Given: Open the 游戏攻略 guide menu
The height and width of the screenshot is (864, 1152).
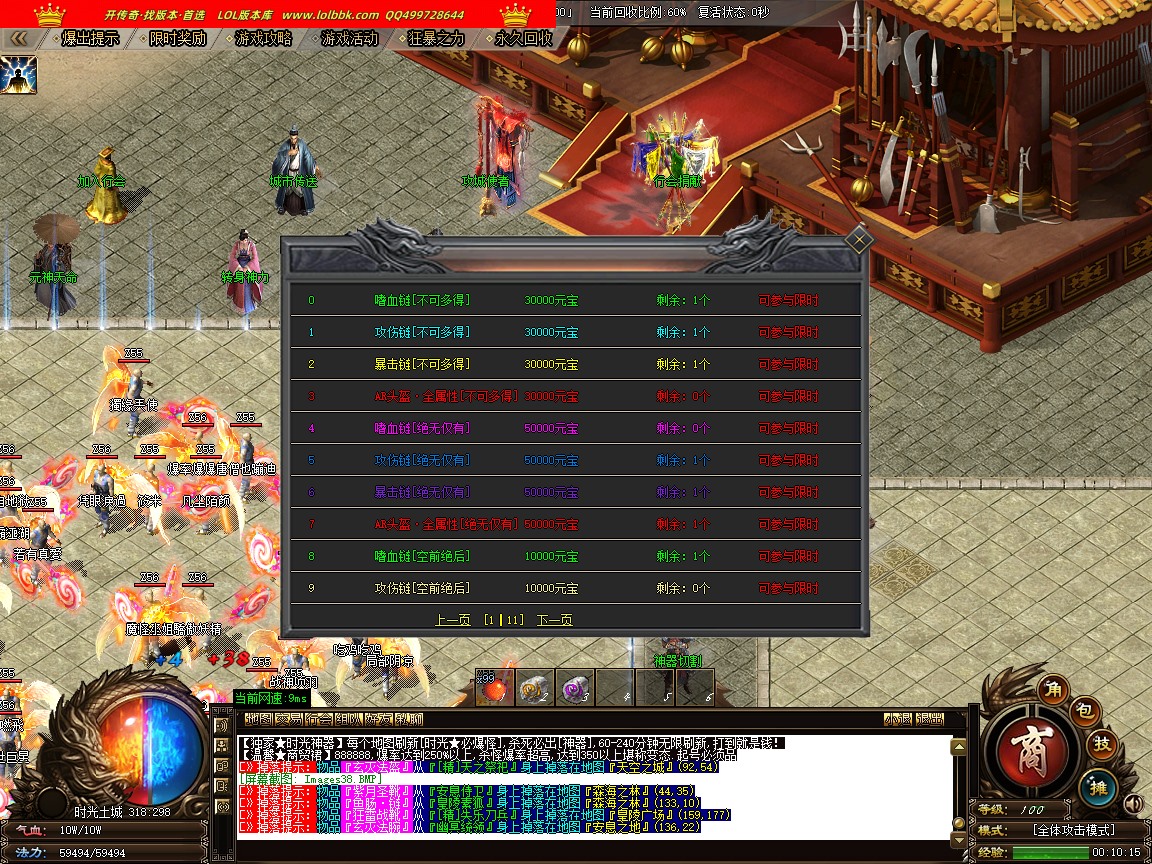Looking at the screenshot, I should (x=263, y=39).
